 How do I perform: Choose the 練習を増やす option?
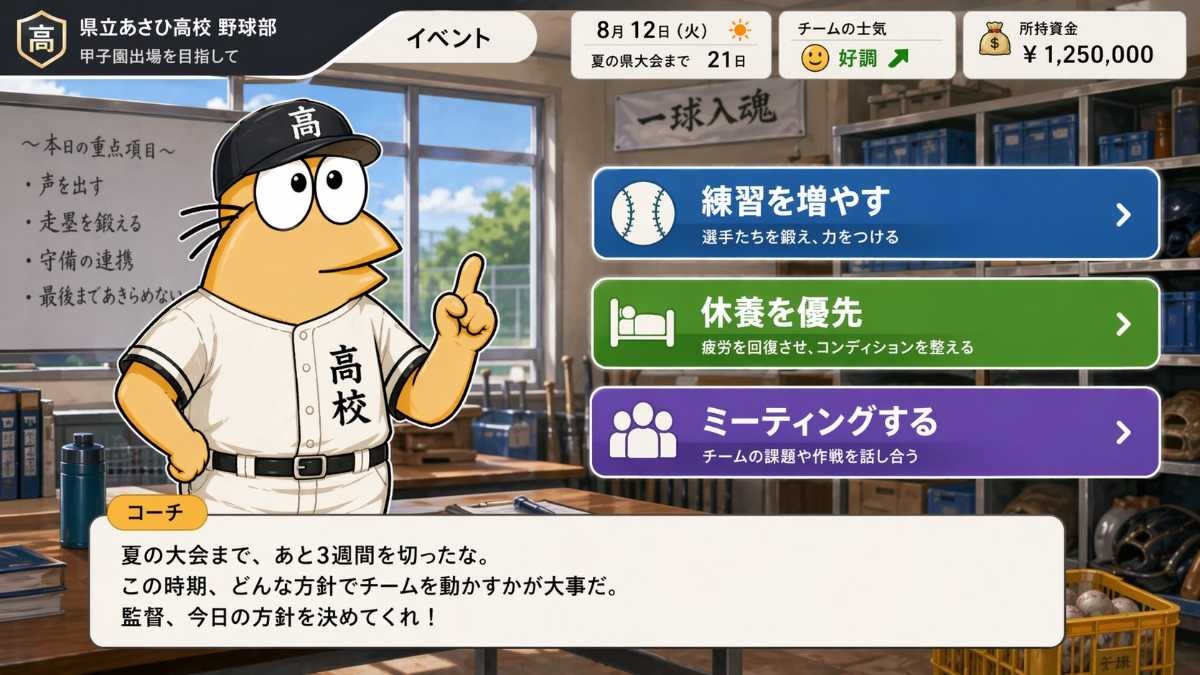coord(875,214)
